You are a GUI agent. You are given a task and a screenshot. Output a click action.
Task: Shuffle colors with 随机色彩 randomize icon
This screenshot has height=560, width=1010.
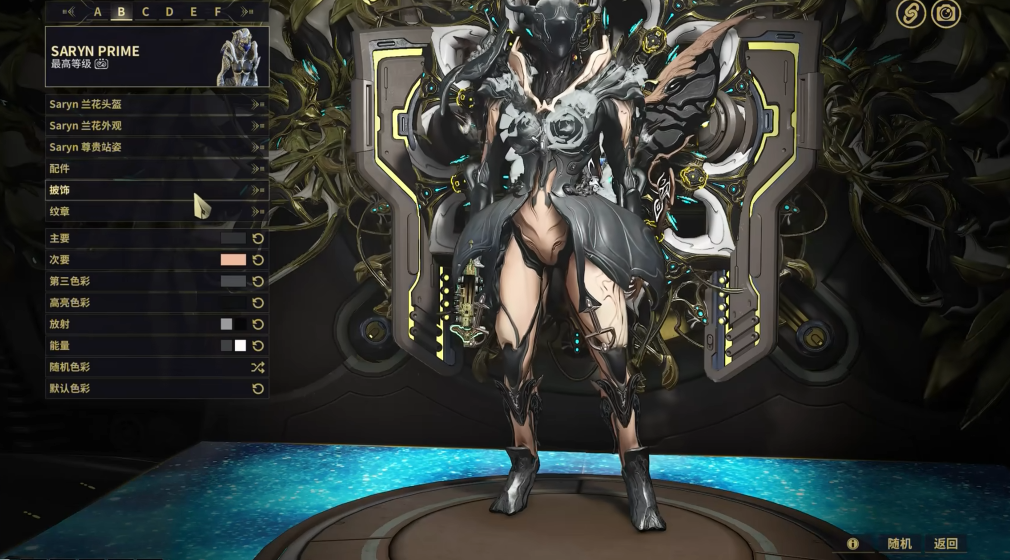(257, 367)
